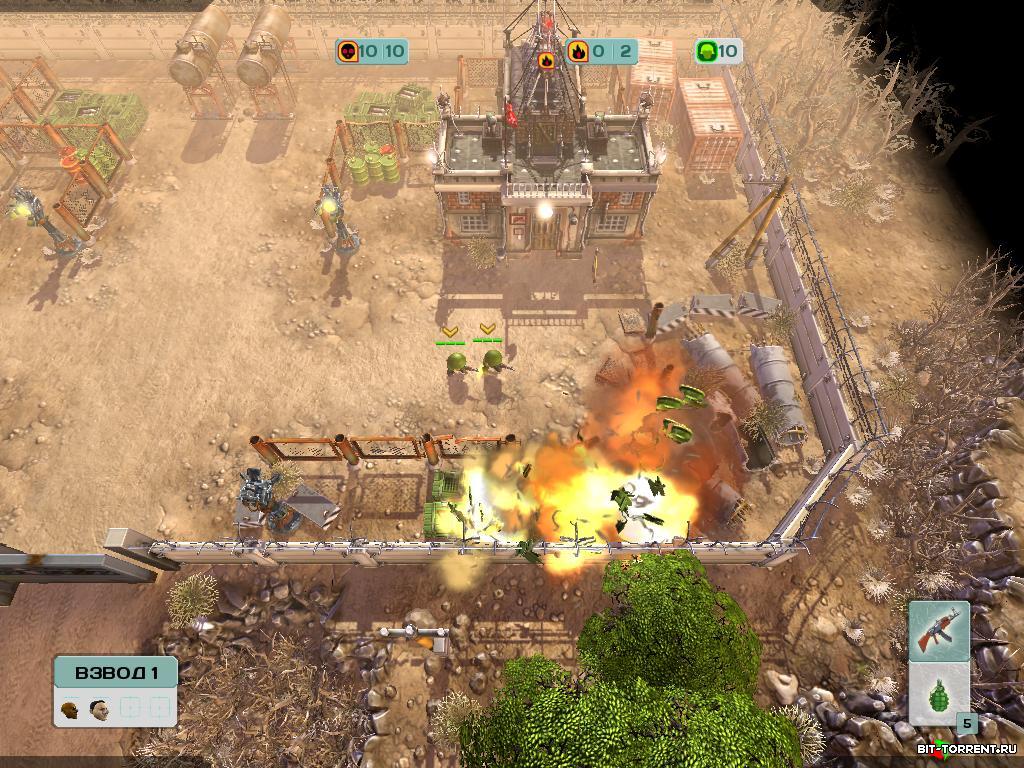This screenshot has height=768, width=1024.
Task: Equip the green grenade slot
Action: click(x=938, y=693)
